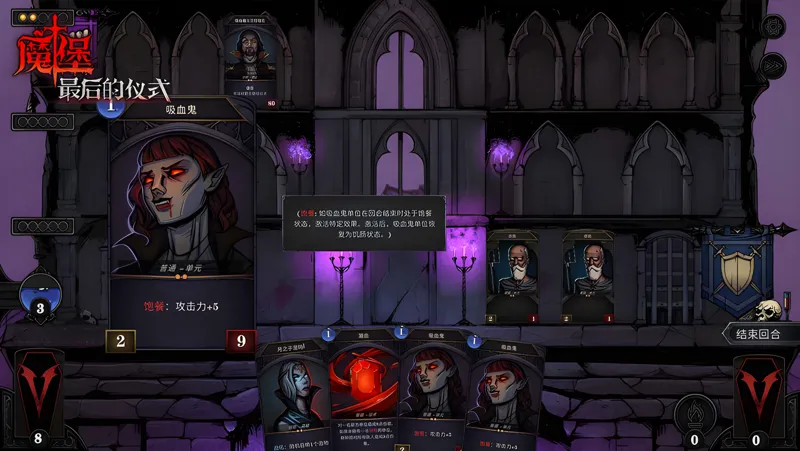Select the white-haired 月之子 card in hand
The image size is (800, 451).
pos(292,395)
